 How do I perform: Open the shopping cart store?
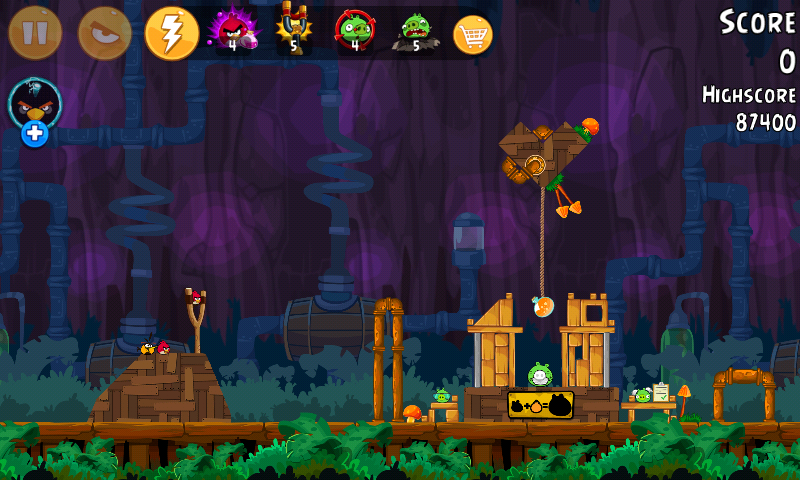coord(473,35)
